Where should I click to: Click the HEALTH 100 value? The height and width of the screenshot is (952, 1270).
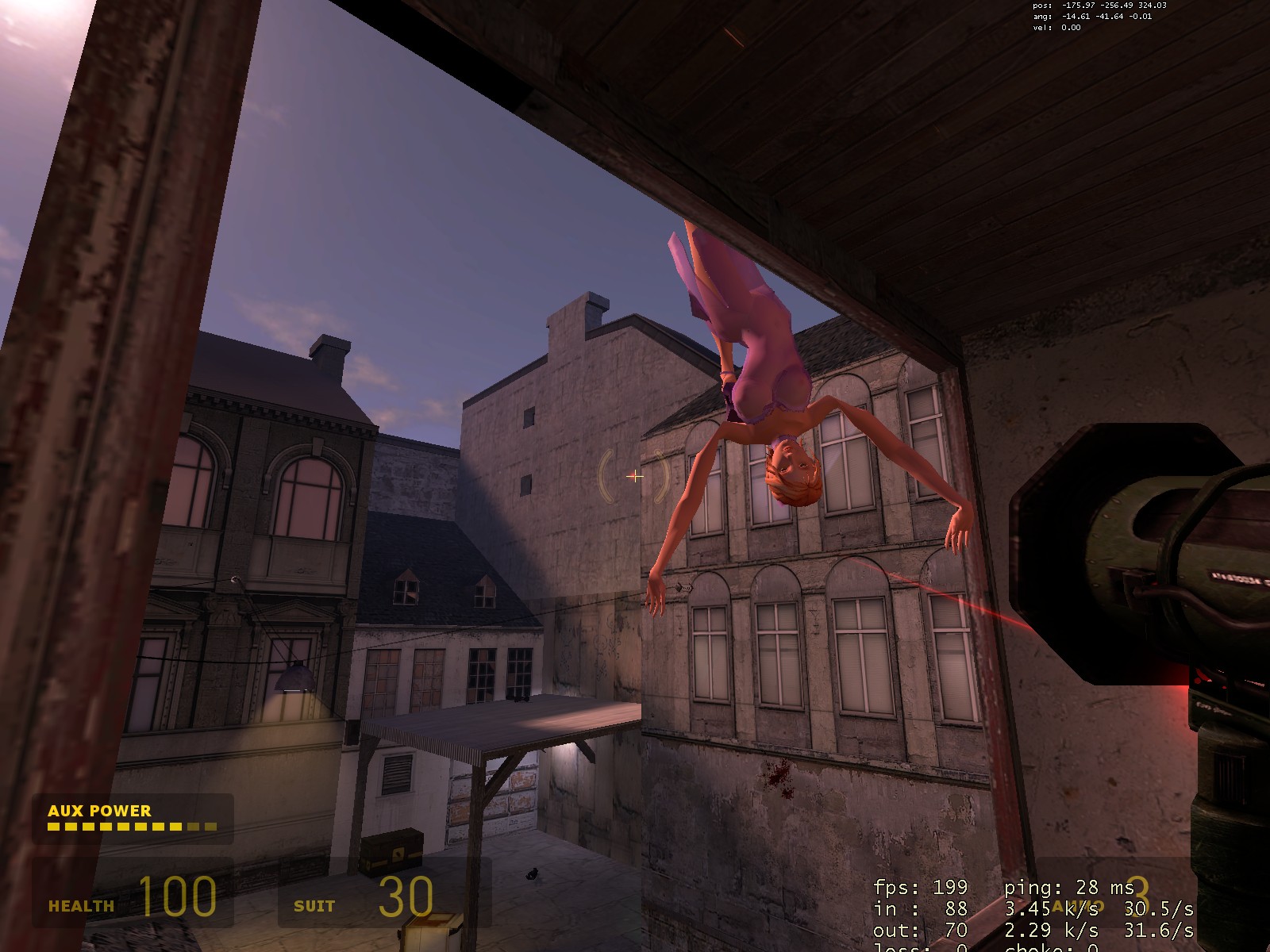pos(180,899)
